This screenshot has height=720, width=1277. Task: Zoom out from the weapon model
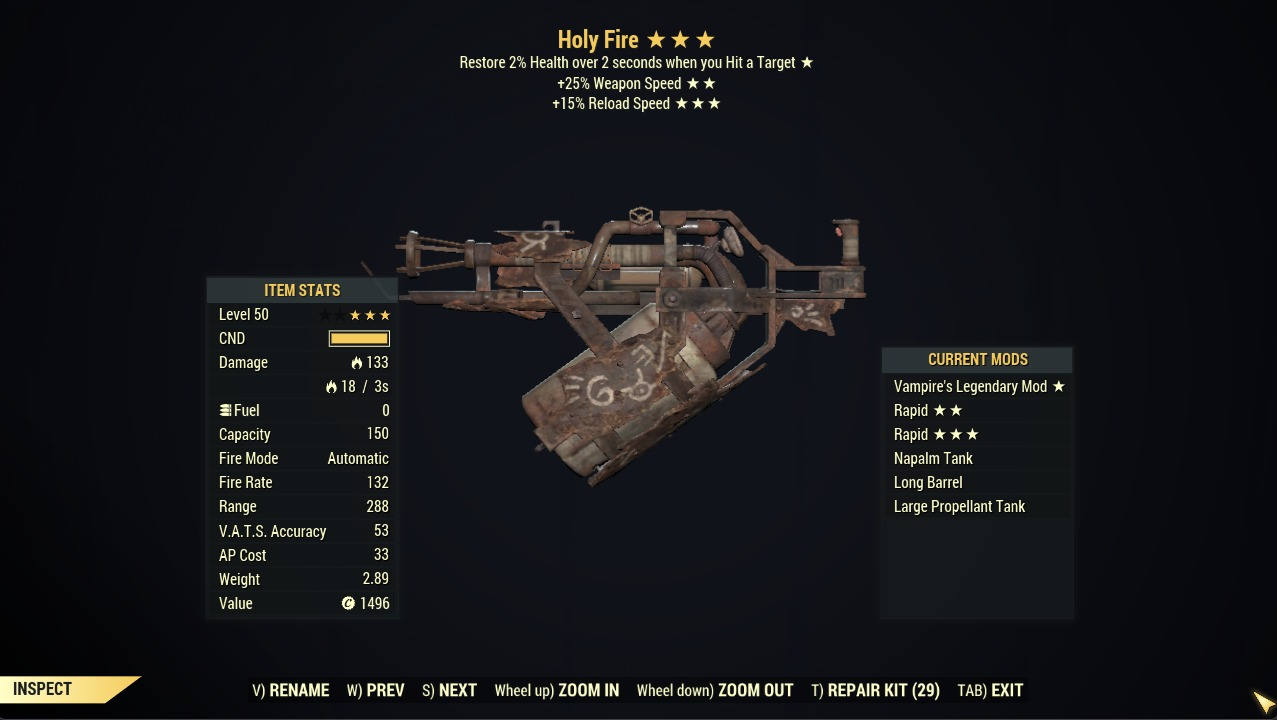715,690
